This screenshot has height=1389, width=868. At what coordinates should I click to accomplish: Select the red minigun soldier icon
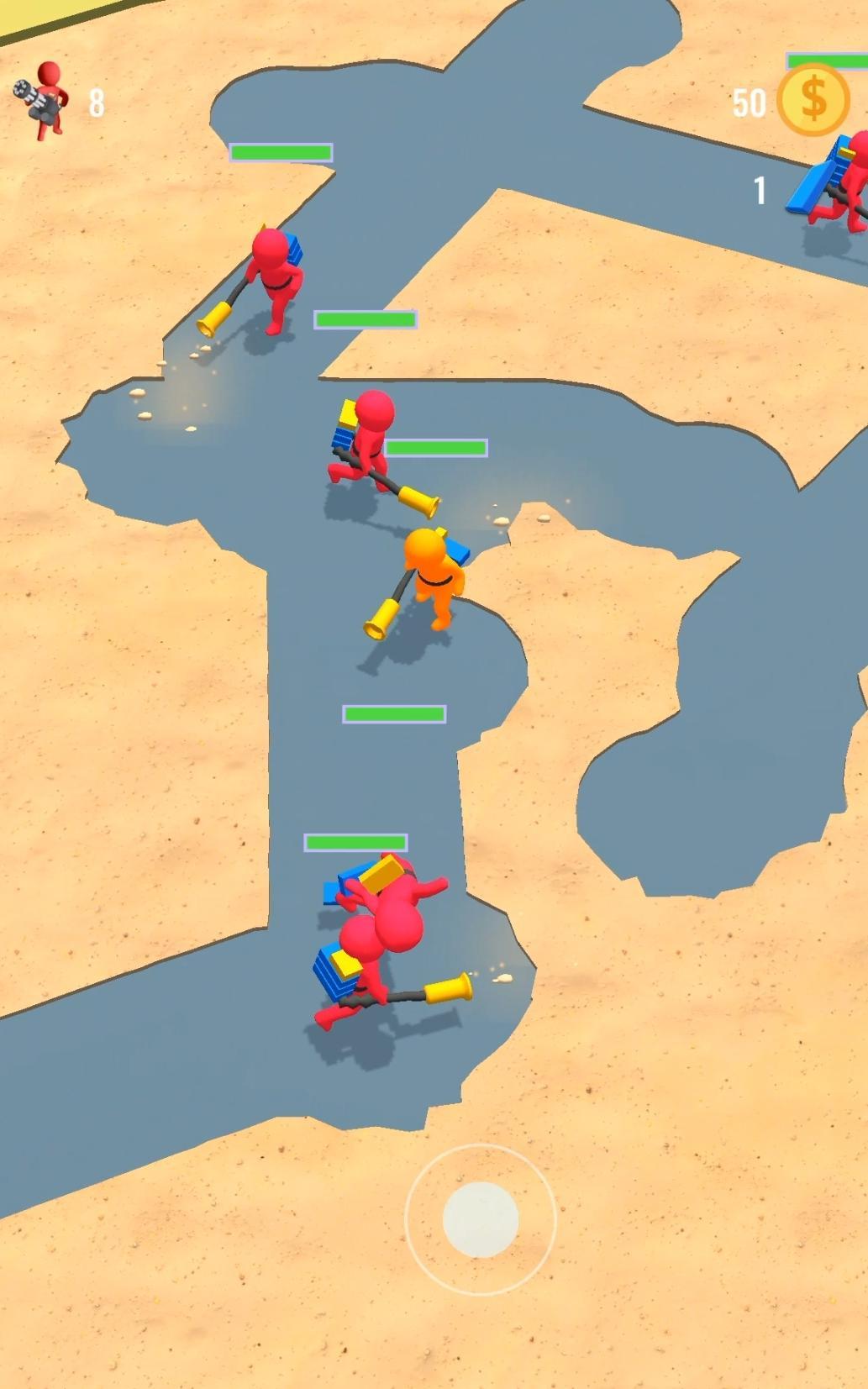42,100
